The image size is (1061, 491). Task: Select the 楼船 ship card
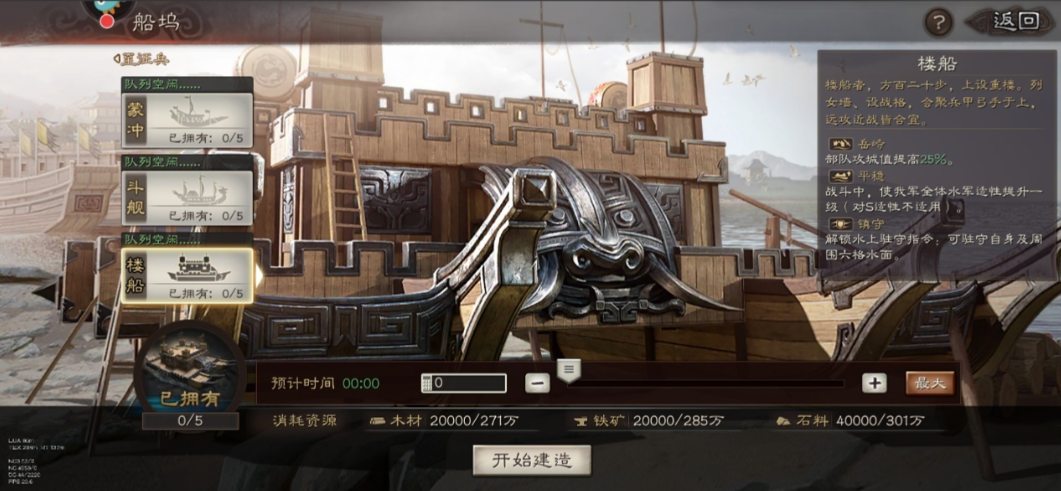tap(187, 276)
